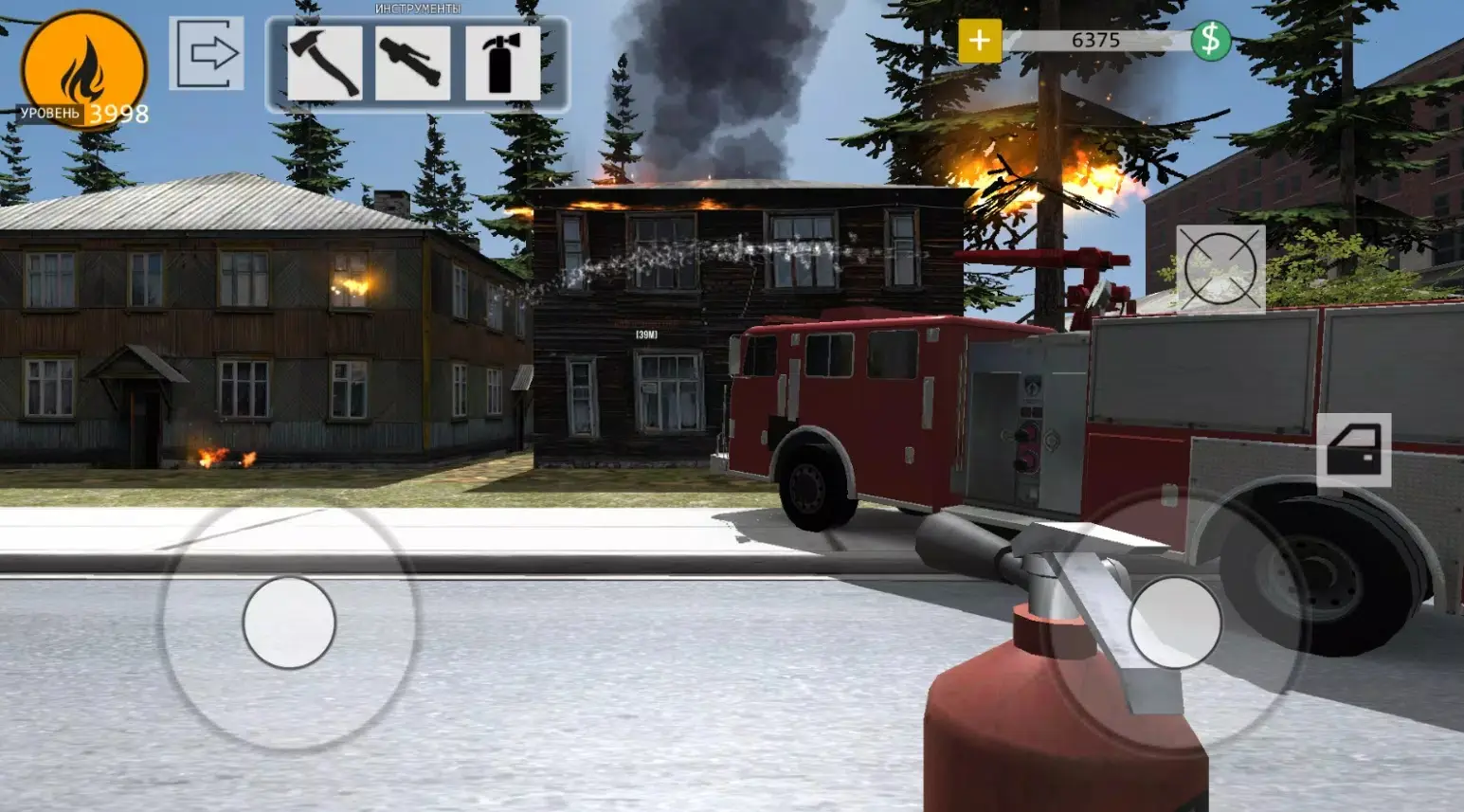This screenshot has width=1464, height=812.
Task: Toggle off the extinguisher tool selection
Action: pyautogui.click(x=504, y=64)
